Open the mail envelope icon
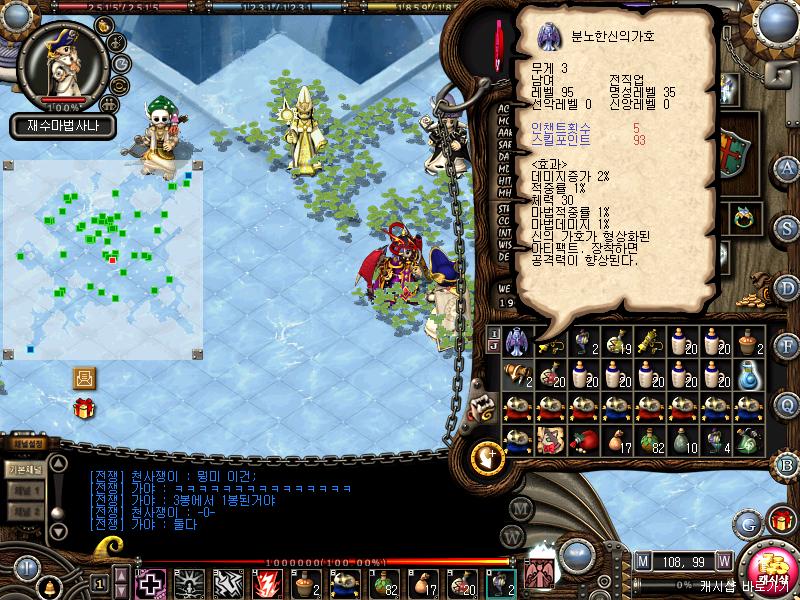Image resolution: width=800 pixels, height=600 pixels. tap(84, 378)
